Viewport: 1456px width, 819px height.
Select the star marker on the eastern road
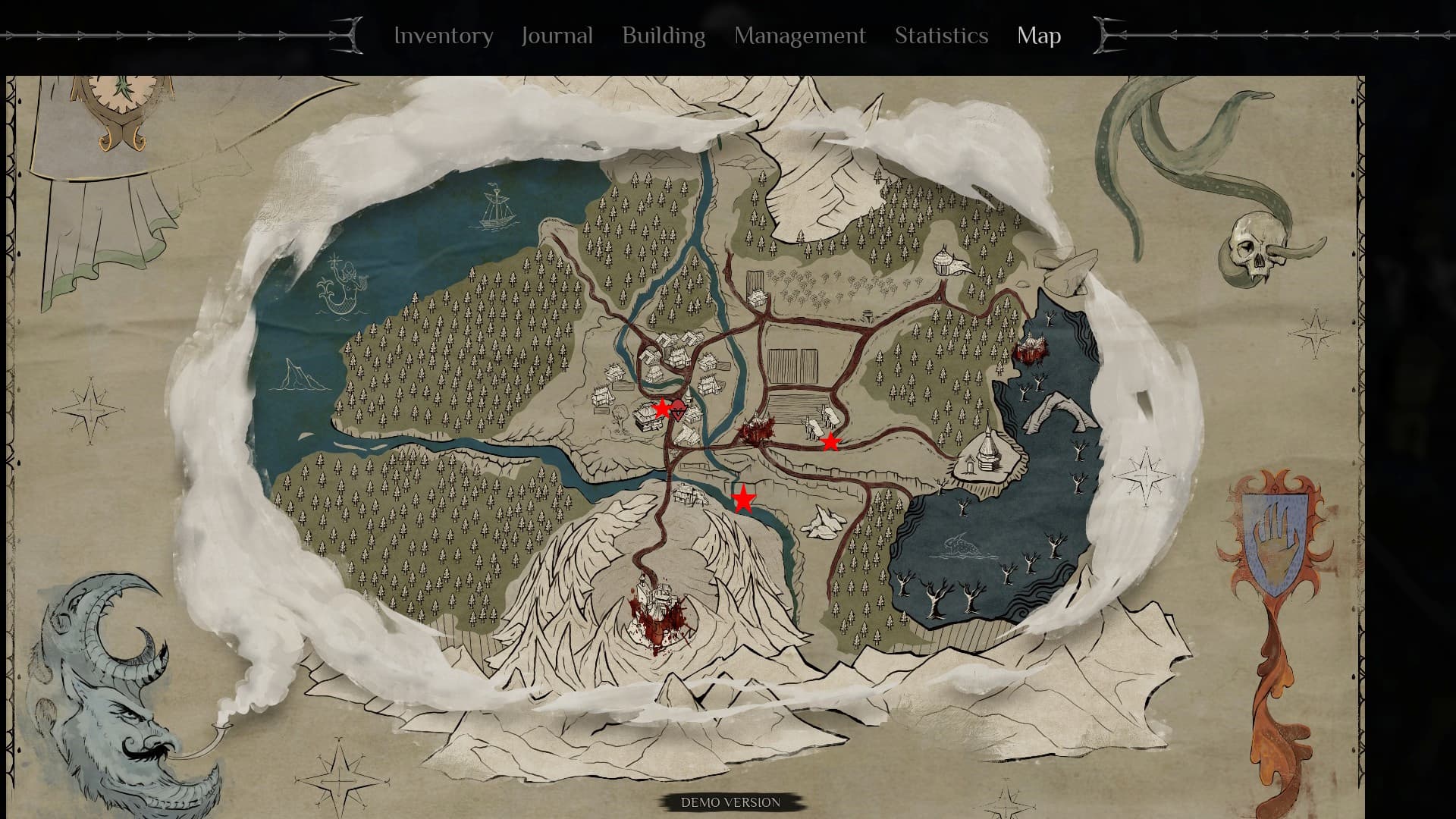[x=830, y=441]
